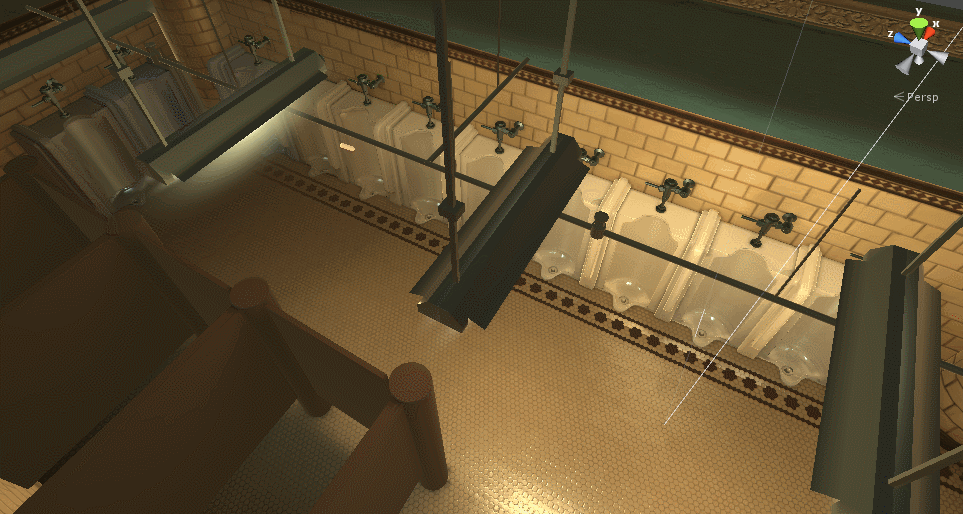Click the green Y axis cone on the gizmo

[918, 24]
